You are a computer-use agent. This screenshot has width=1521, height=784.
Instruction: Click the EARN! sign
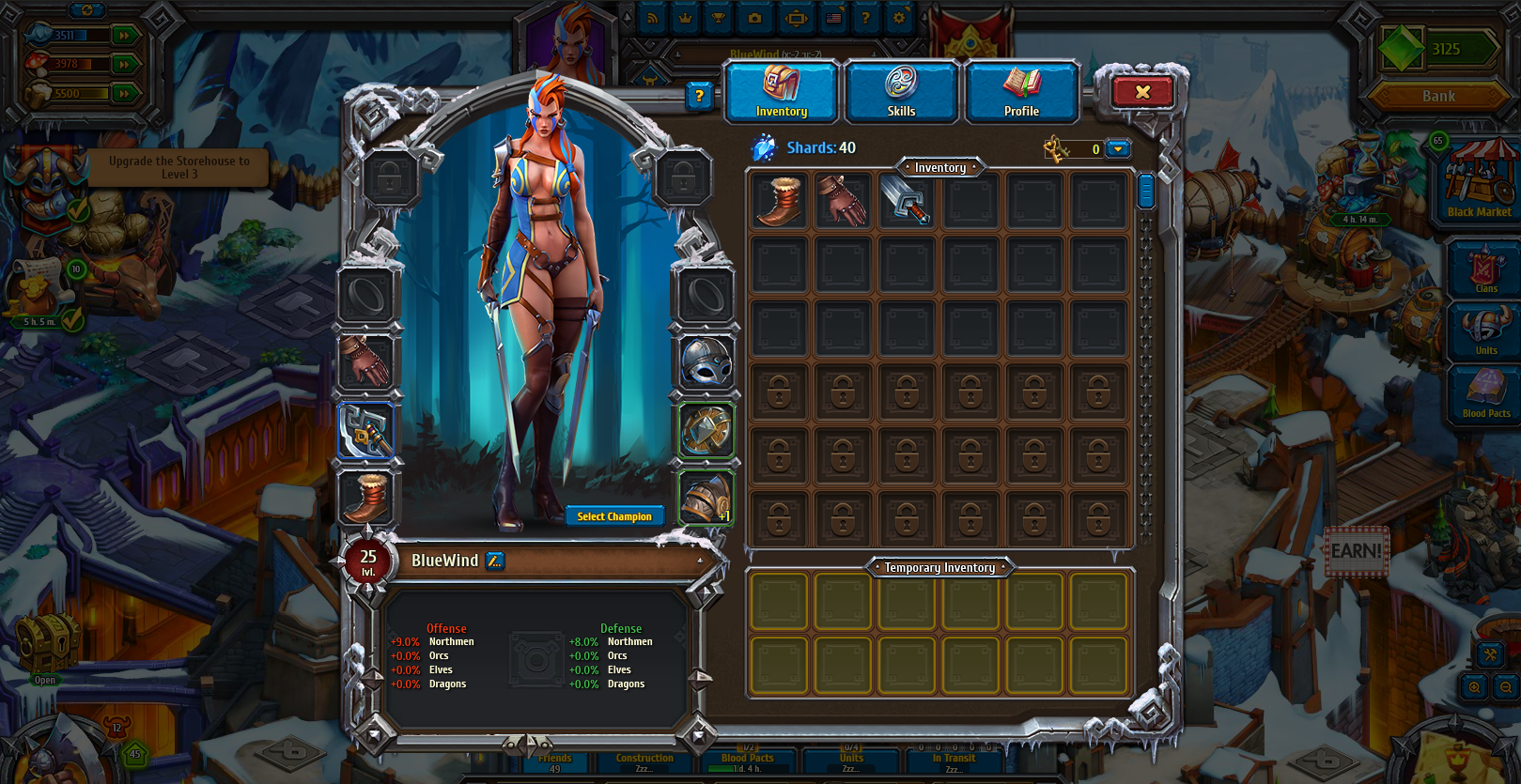(x=1357, y=551)
